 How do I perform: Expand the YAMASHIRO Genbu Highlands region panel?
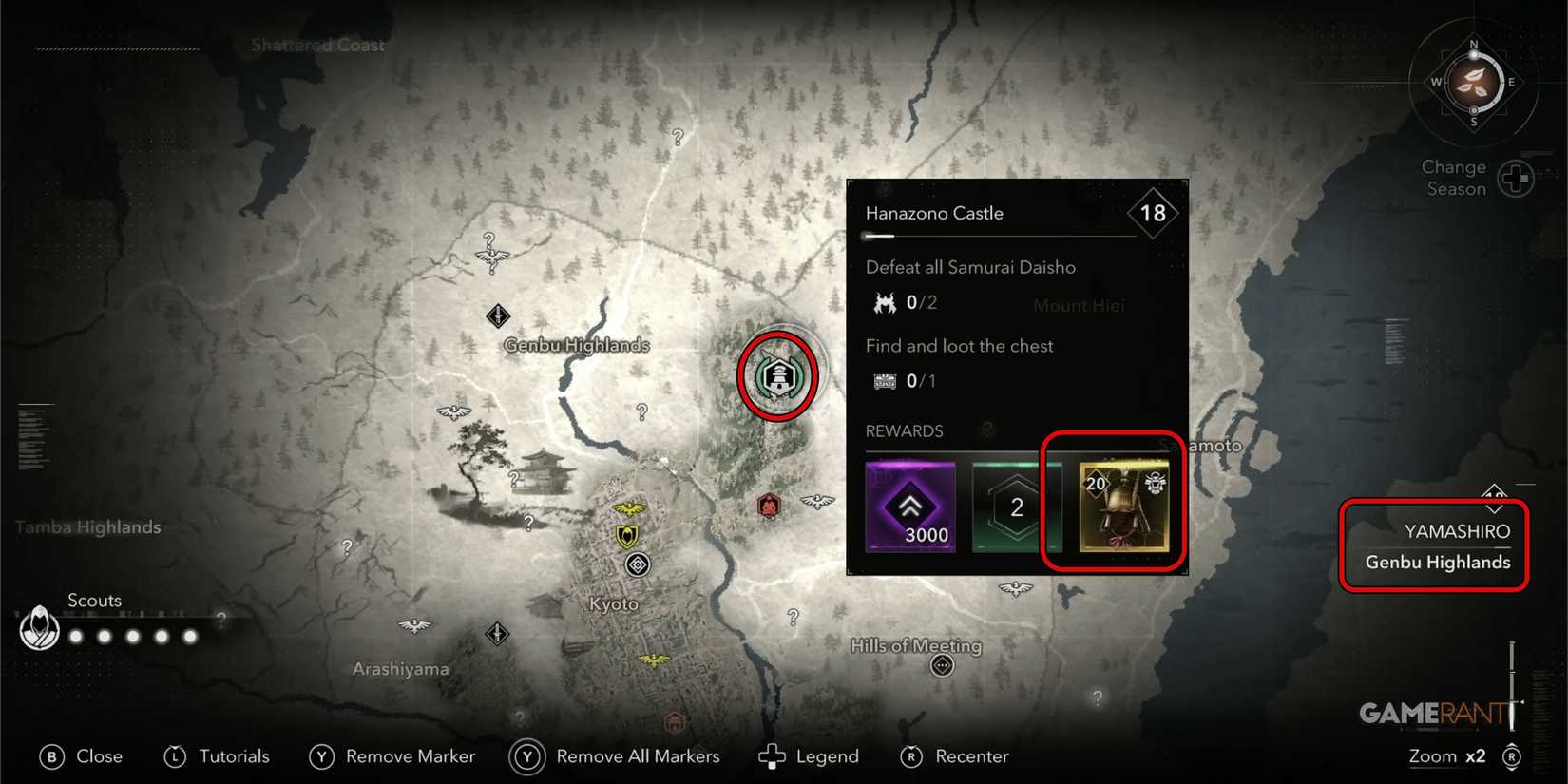click(1432, 546)
